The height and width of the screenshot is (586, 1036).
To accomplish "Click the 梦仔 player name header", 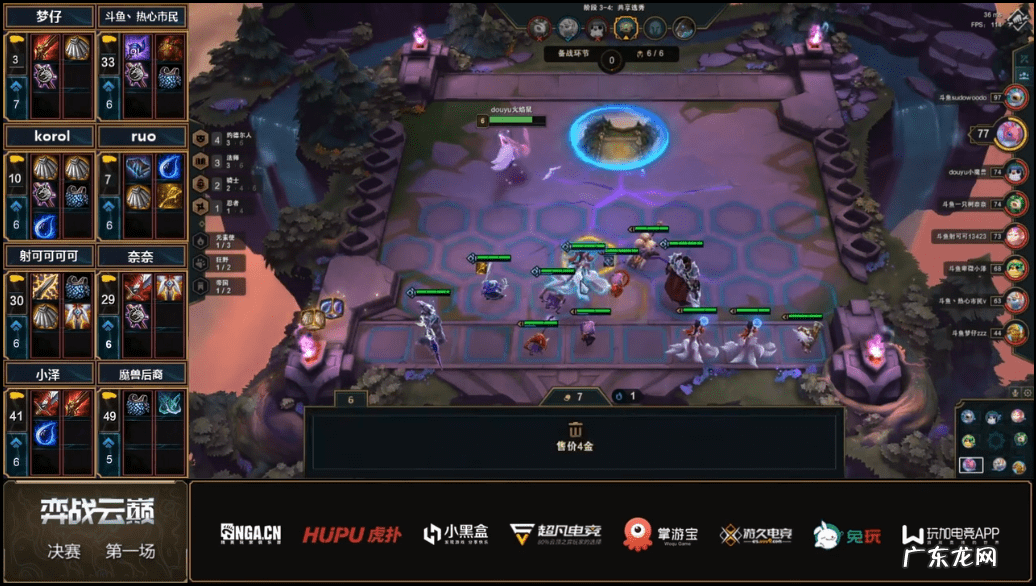I will [50, 17].
